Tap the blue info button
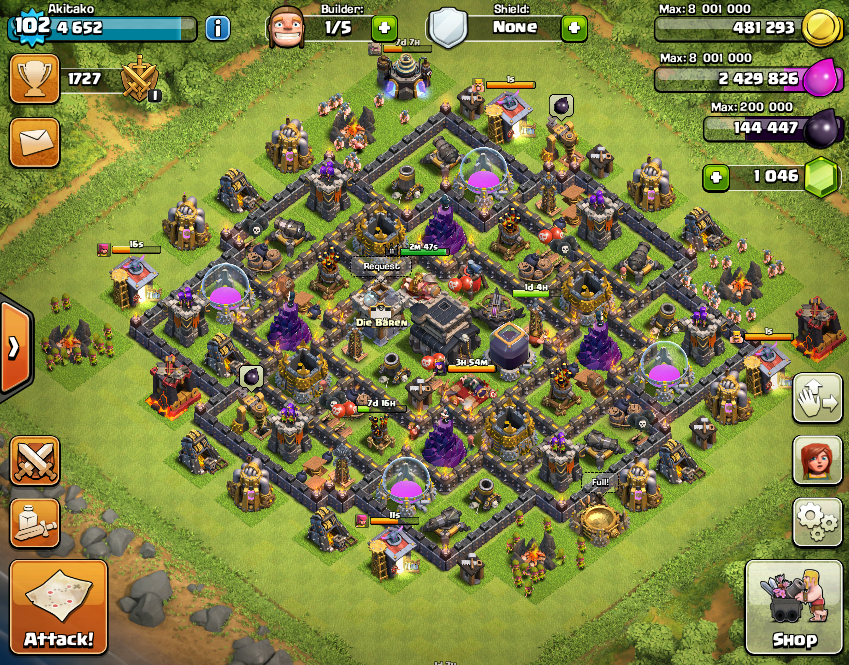This screenshot has width=849, height=665. (x=217, y=27)
